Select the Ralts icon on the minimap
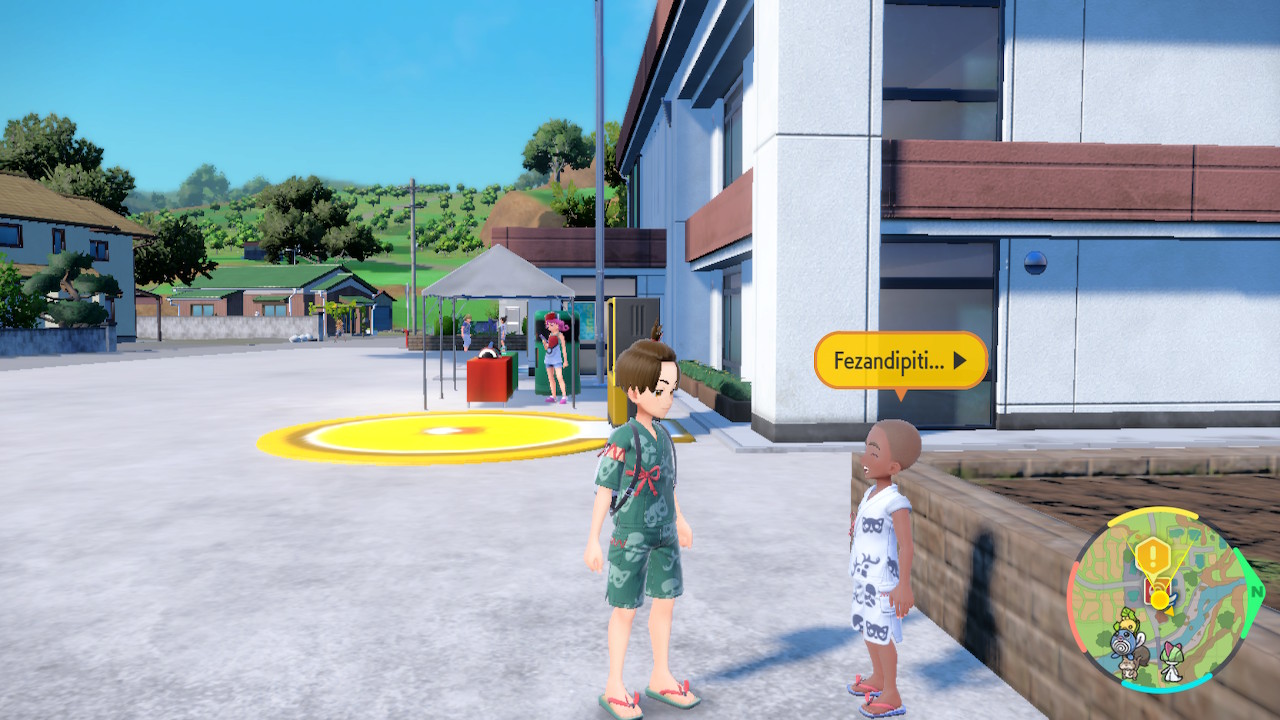The image size is (1280, 720). tap(1171, 660)
